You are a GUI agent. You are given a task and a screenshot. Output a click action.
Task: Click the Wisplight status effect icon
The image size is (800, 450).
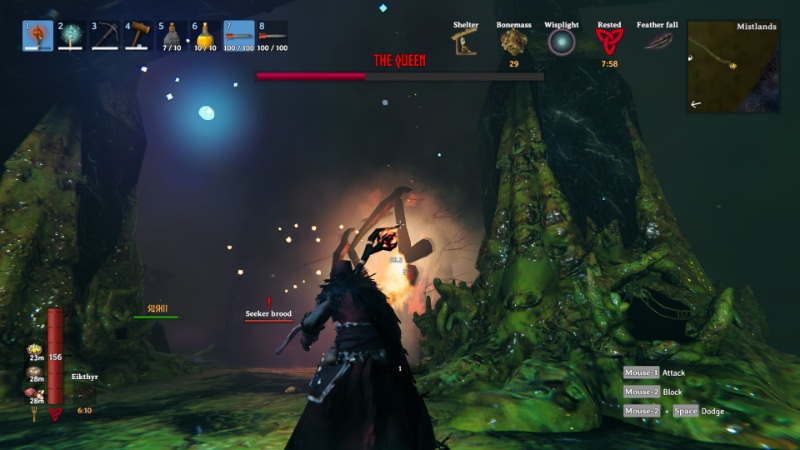tap(561, 42)
